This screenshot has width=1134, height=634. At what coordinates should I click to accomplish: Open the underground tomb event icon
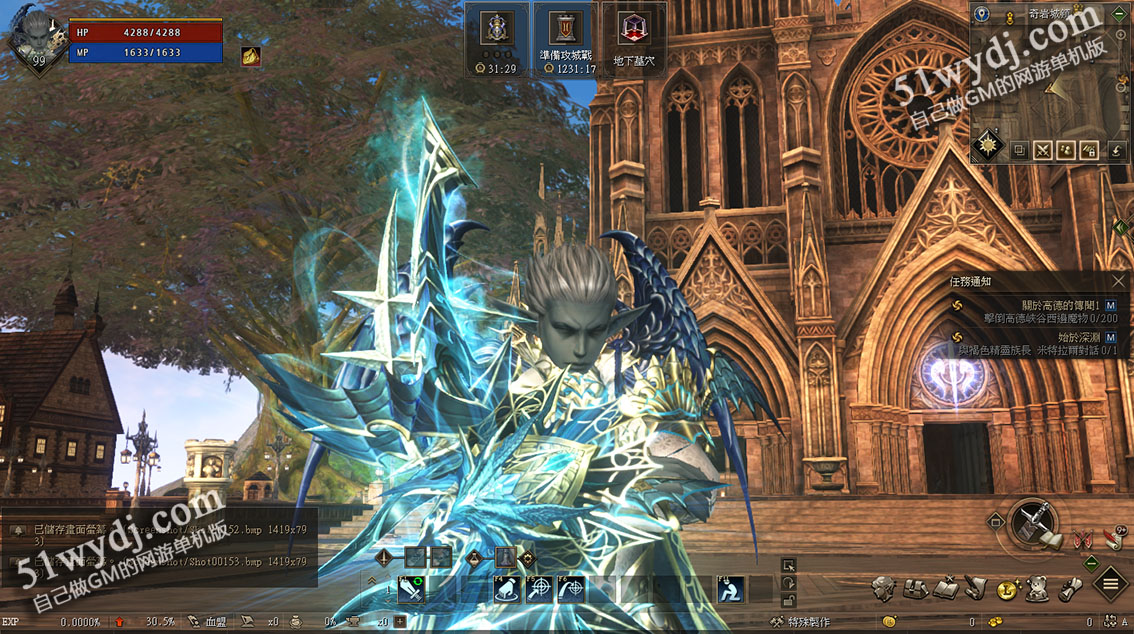(634, 38)
